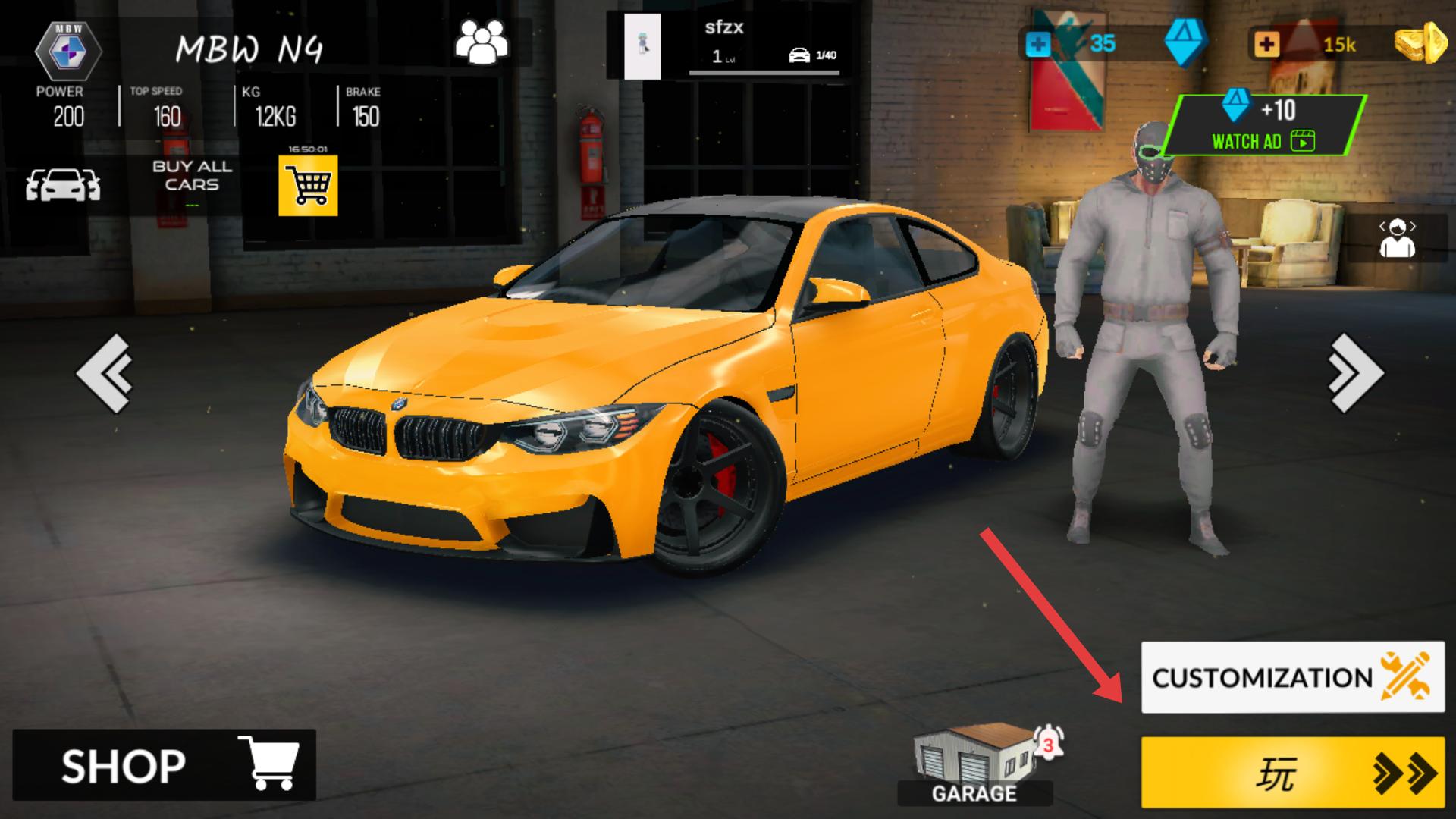This screenshot has width=1456, height=819.
Task: Open the Customization menu
Action: (x=1292, y=677)
